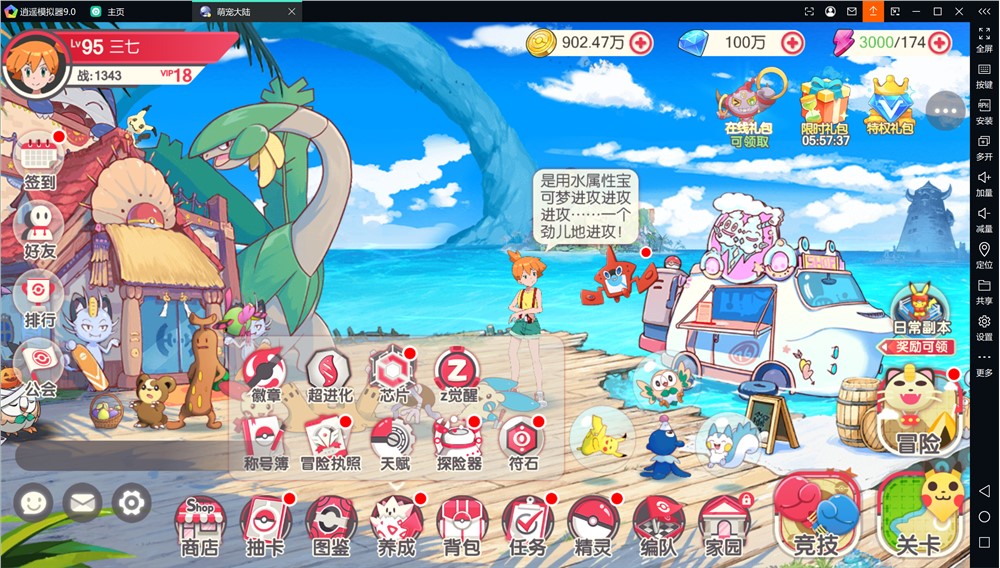The width and height of the screenshot is (1000, 568).
Task: Select the 超进化 mega evolution option
Action: point(329,374)
